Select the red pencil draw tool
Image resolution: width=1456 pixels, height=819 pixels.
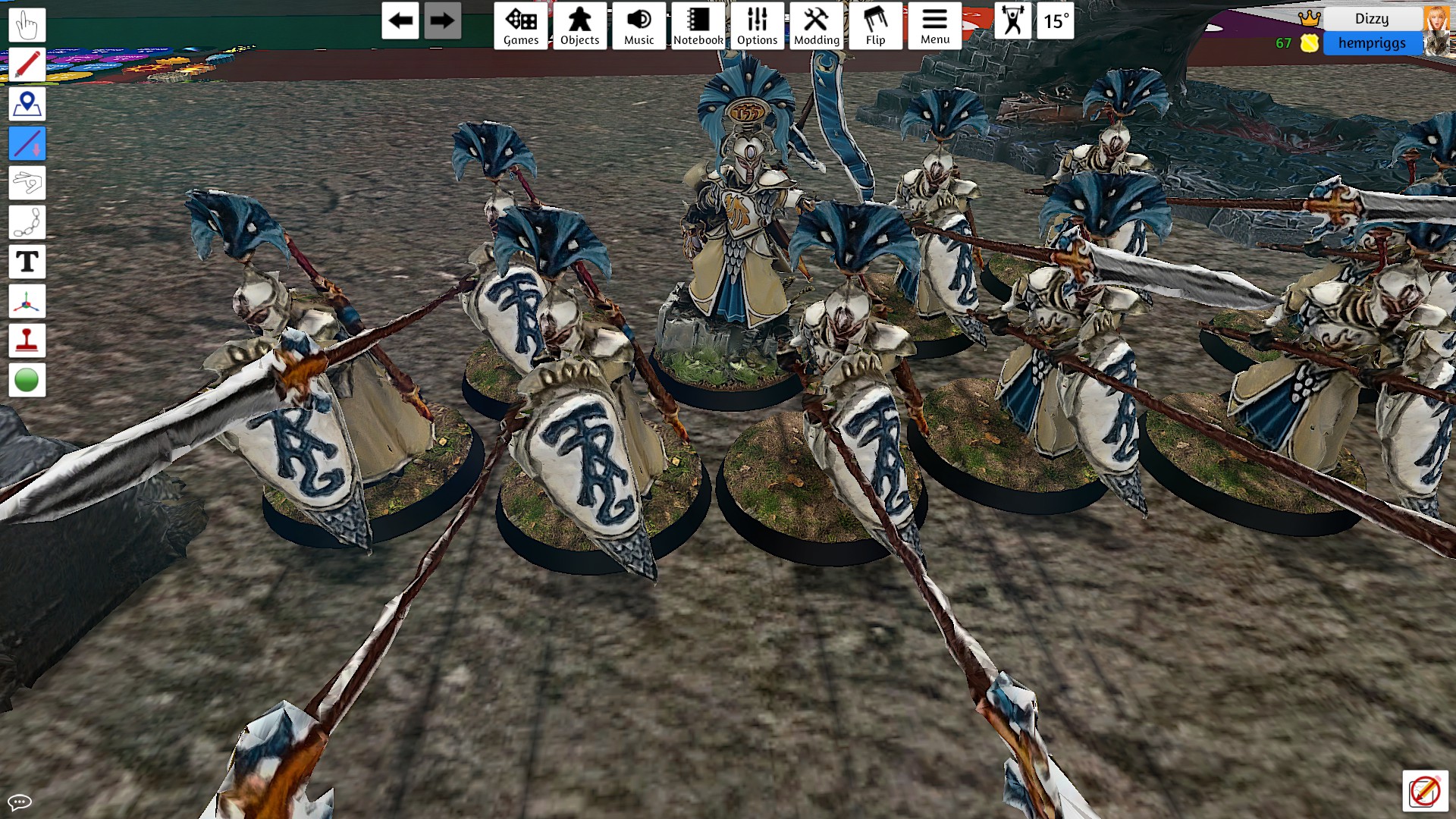pos(27,64)
